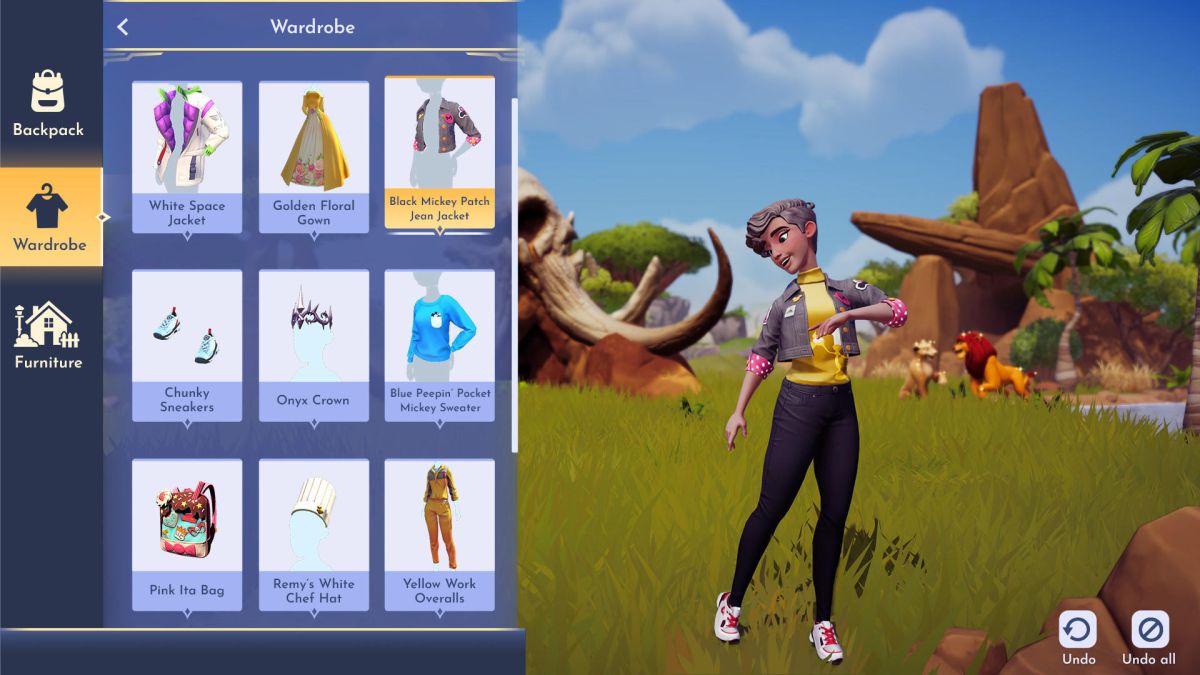Select the White Space Jacket
The height and width of the screenshot is (675, 1200).
pyautogui.click(x=187, y=156)
